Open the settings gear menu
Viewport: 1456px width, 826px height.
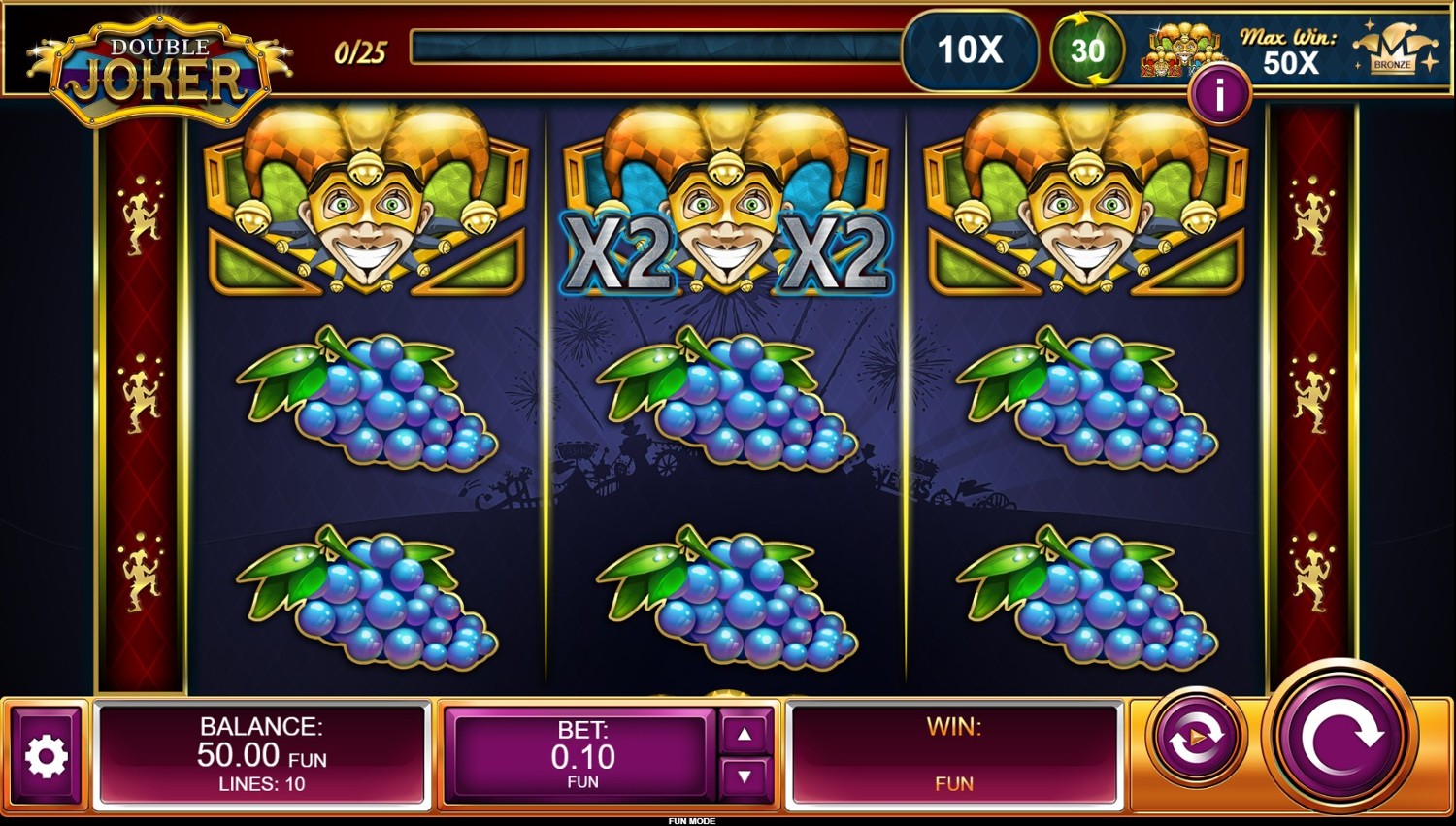coord(46,756)
